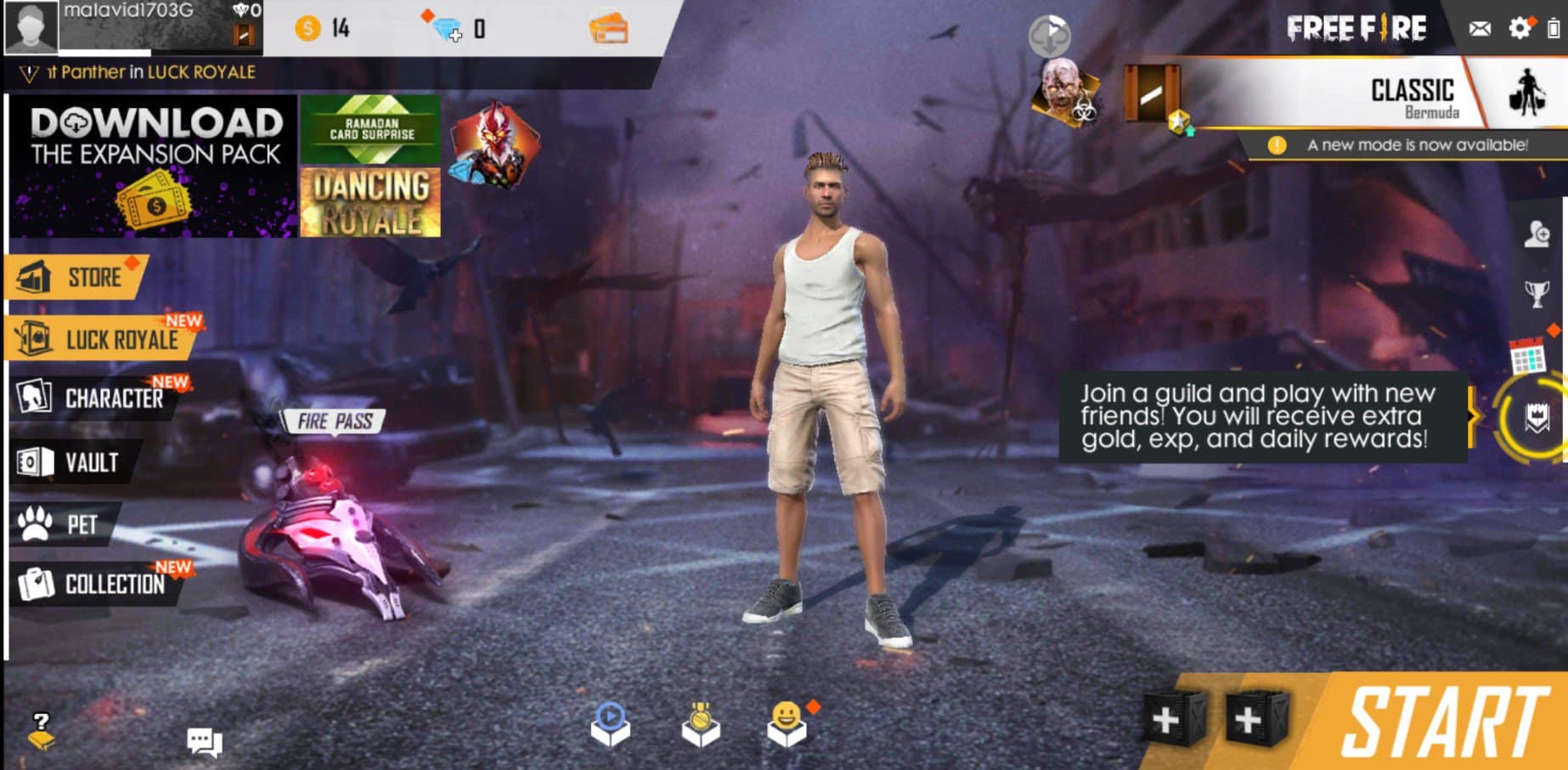The image size is (1568, 770).
Task: Open the chat speech bubble
Action: click(204, 742)
